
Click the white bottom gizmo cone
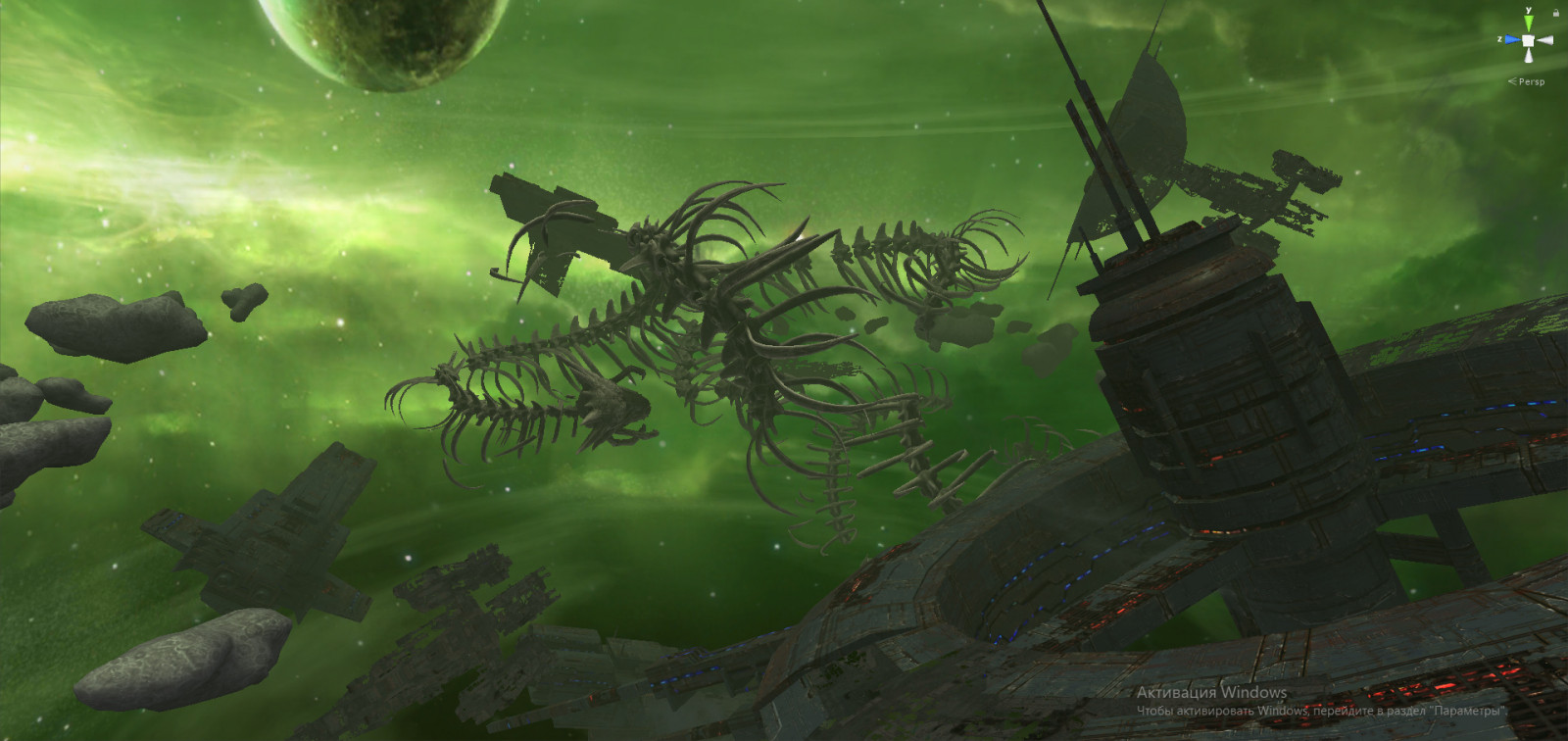pyautogui.click(x=1527, y=56)
